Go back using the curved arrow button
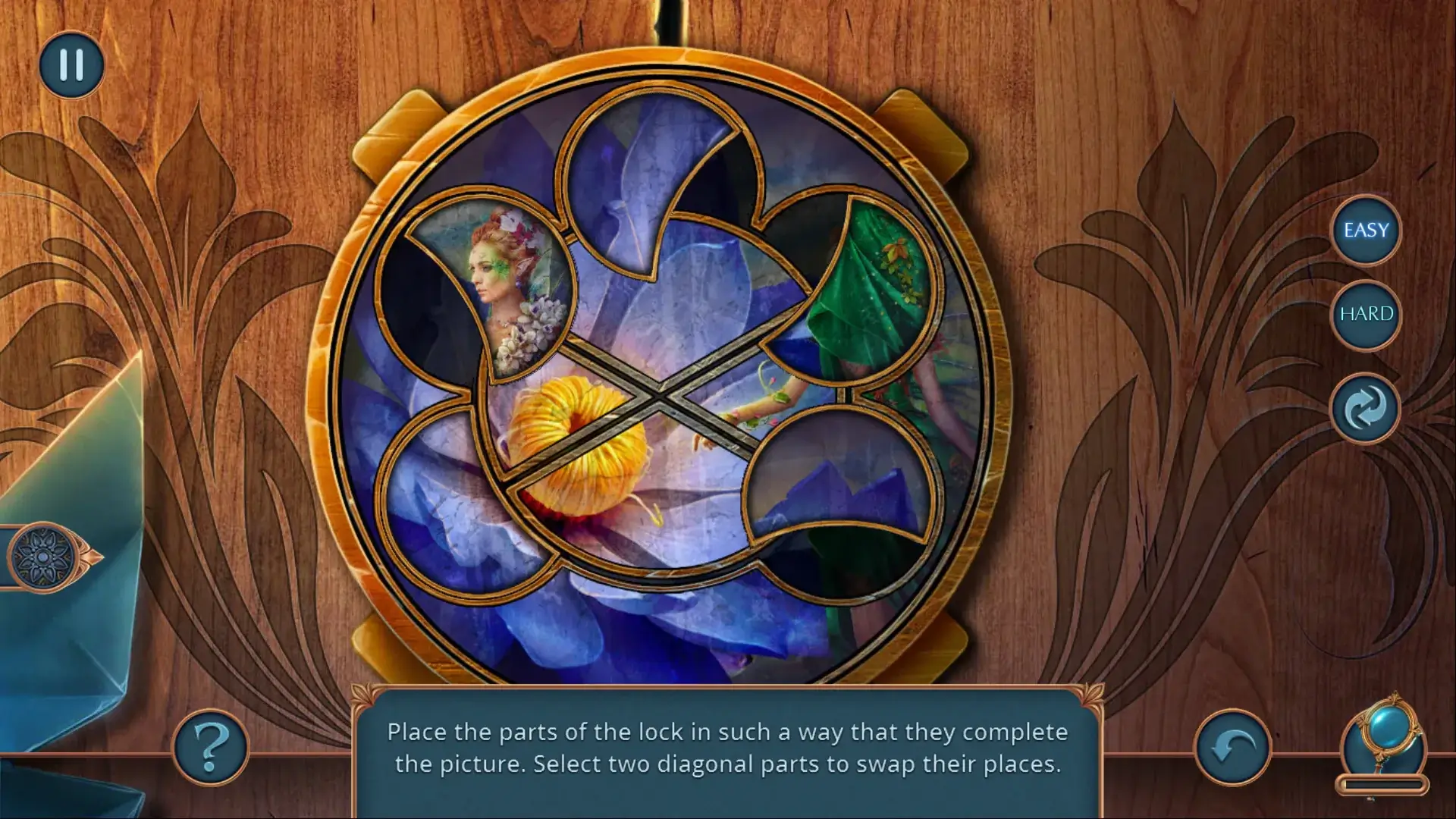Viewport: 1456px width, 819px height. click(x=1232, y=747)
